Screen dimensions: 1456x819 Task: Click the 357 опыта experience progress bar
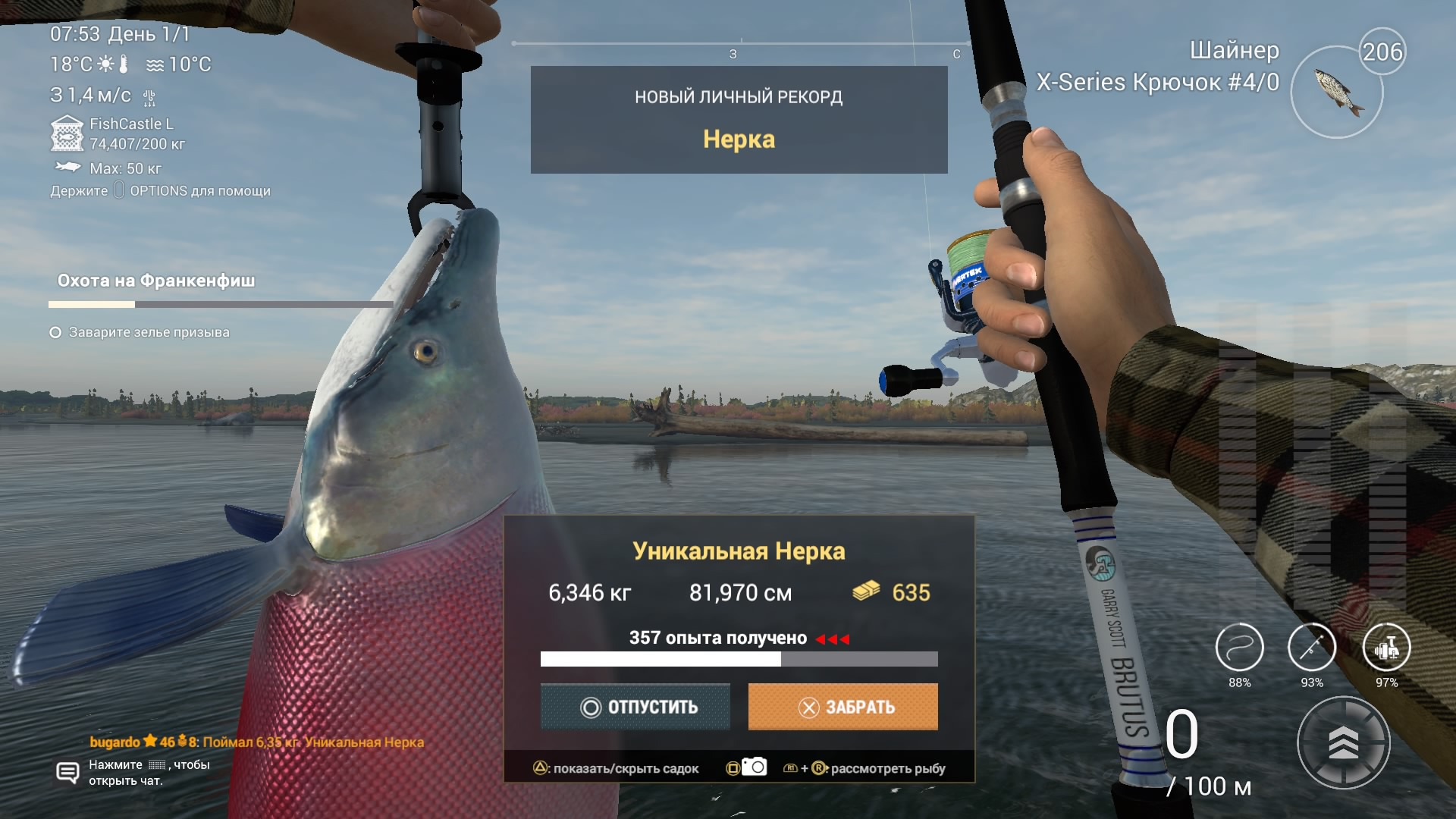coord(739,661)
